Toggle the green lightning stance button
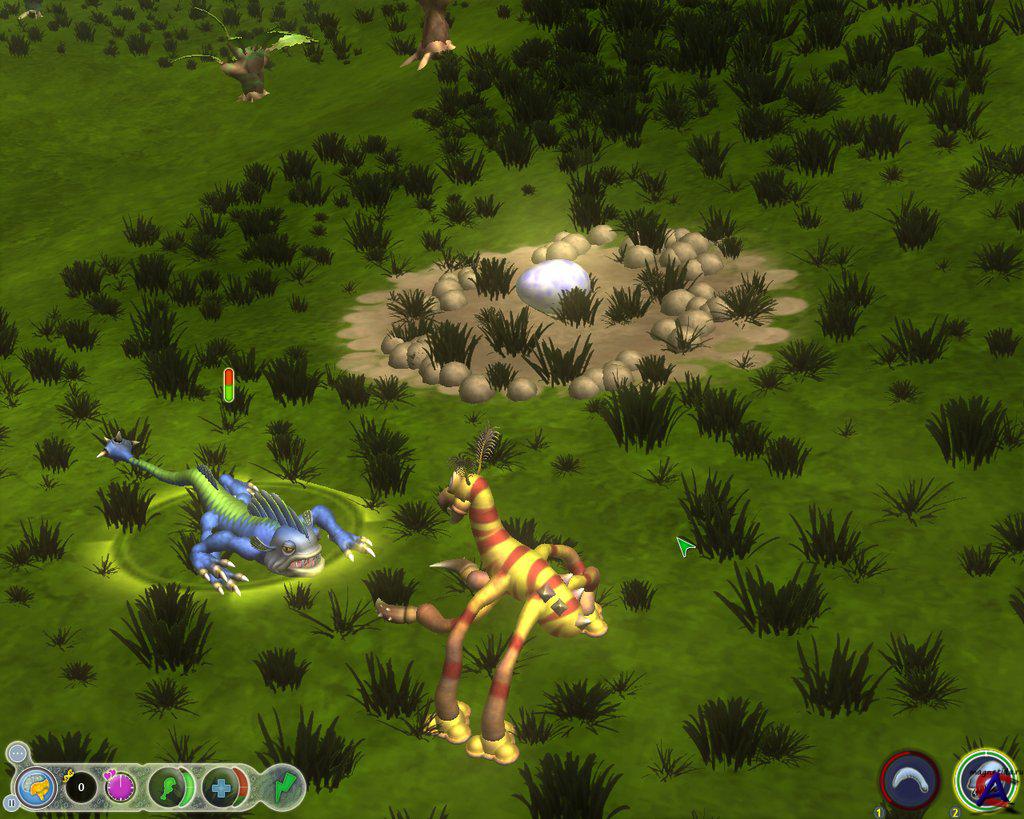1024x819 pixels. 287,787
